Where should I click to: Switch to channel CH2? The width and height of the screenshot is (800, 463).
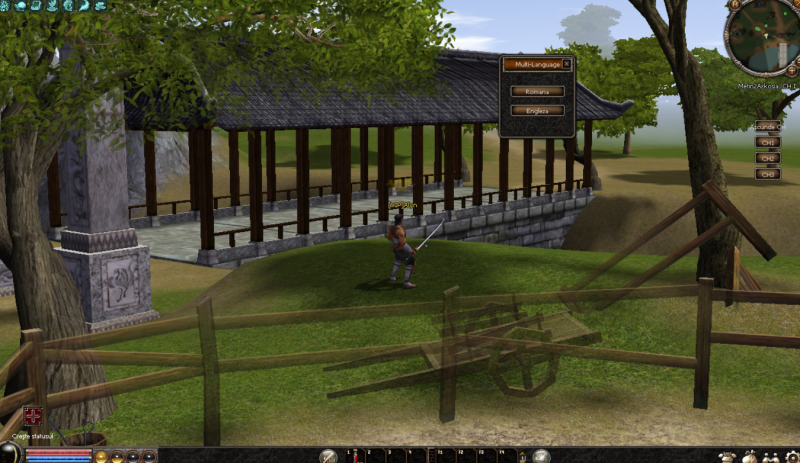(767, 158)
